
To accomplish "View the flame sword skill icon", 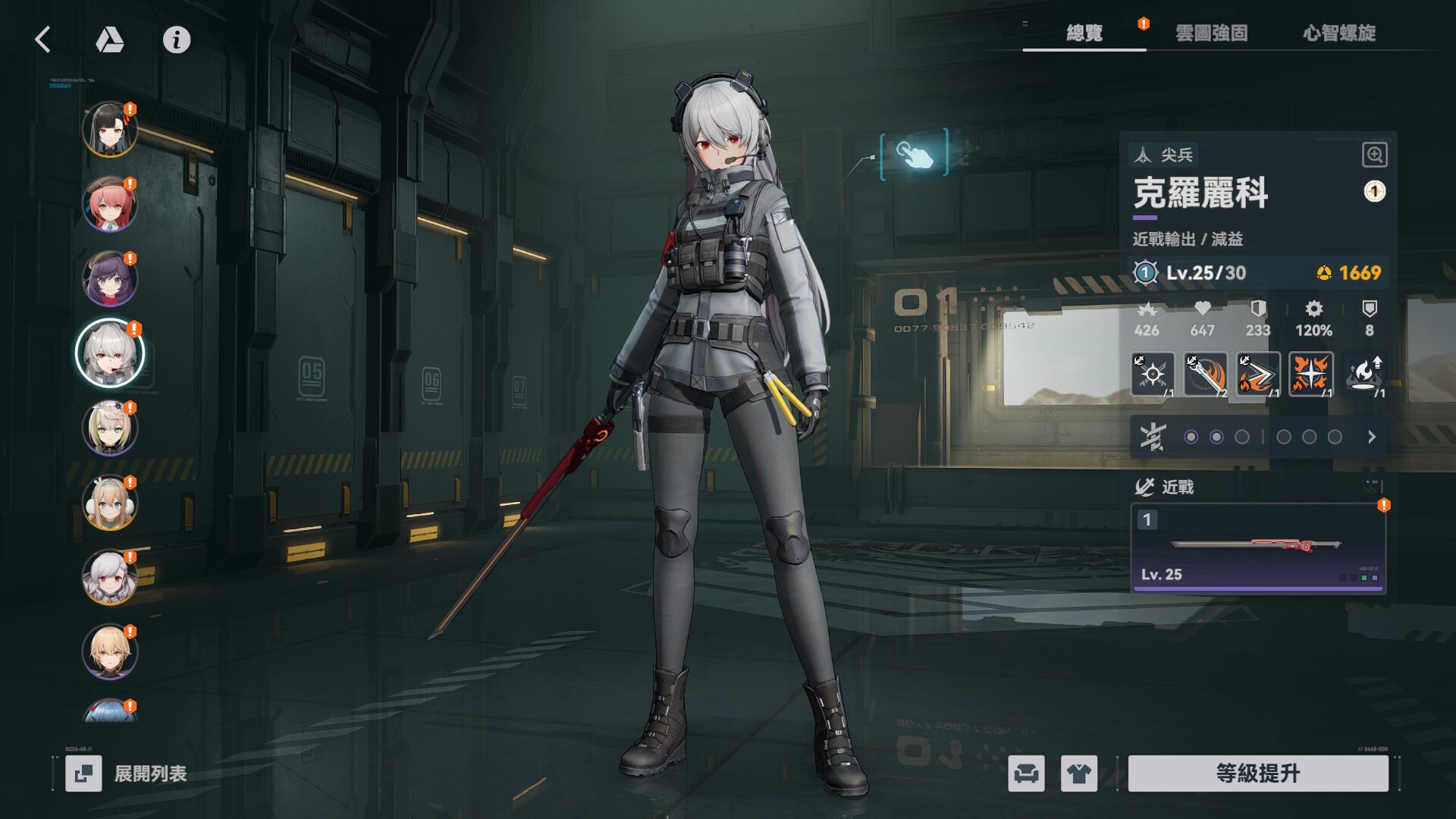I will [1205, 374].
